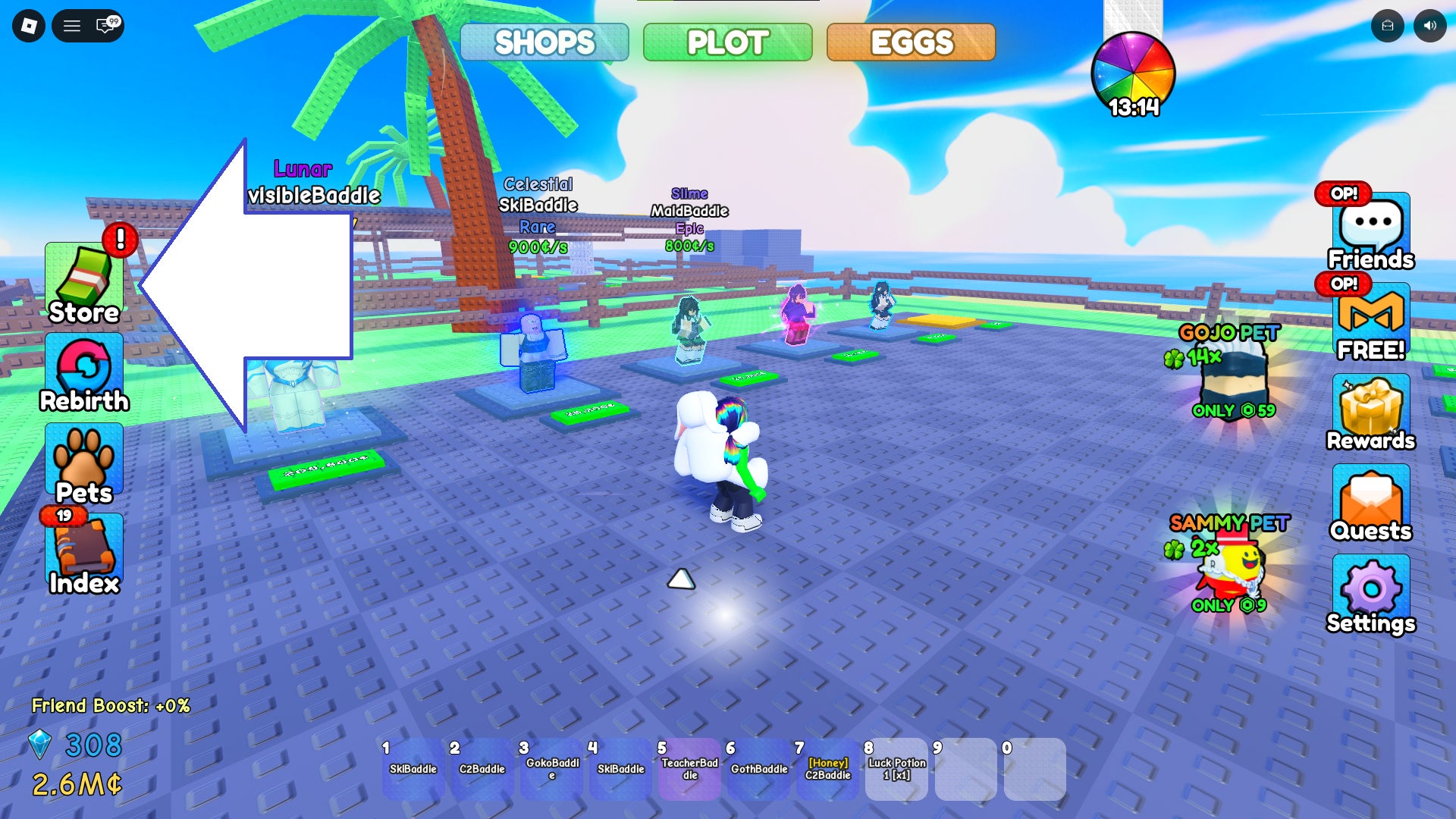
Task: Open the SHOPS teleport button
Action: pos(544,42)
